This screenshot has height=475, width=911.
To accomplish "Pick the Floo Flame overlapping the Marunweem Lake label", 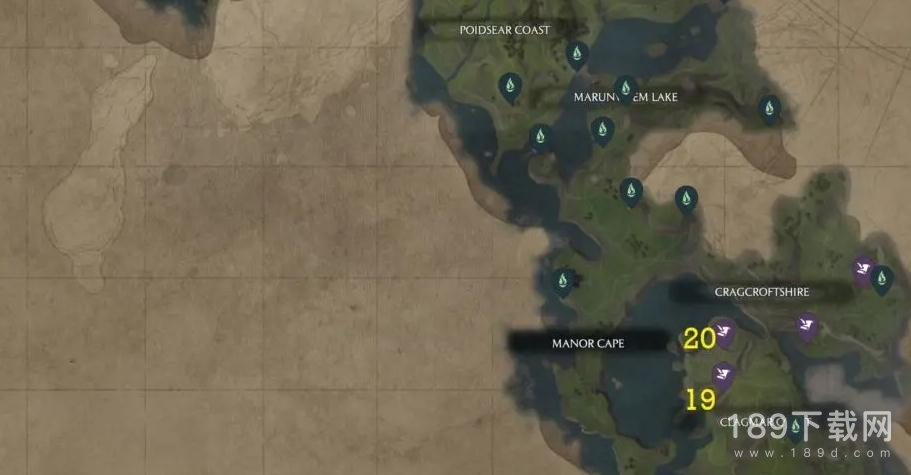I will tap(626, 87).
